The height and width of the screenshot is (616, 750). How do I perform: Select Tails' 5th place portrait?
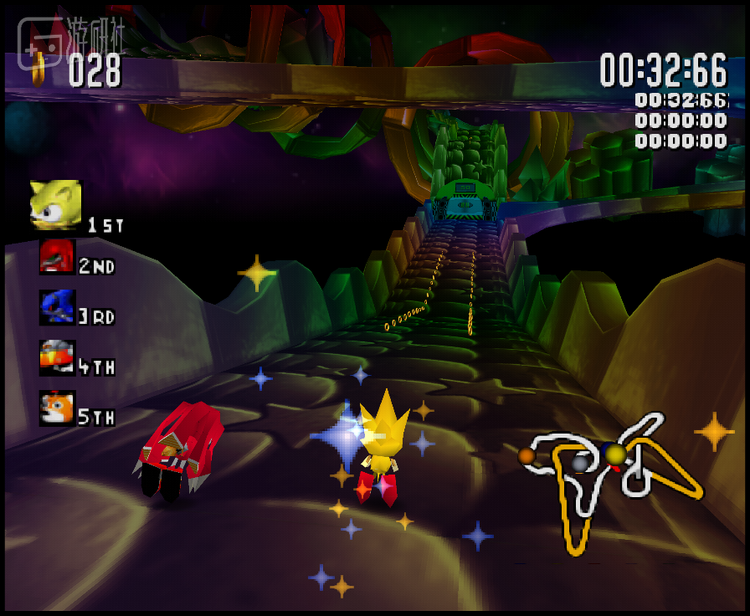click(57, 408)
